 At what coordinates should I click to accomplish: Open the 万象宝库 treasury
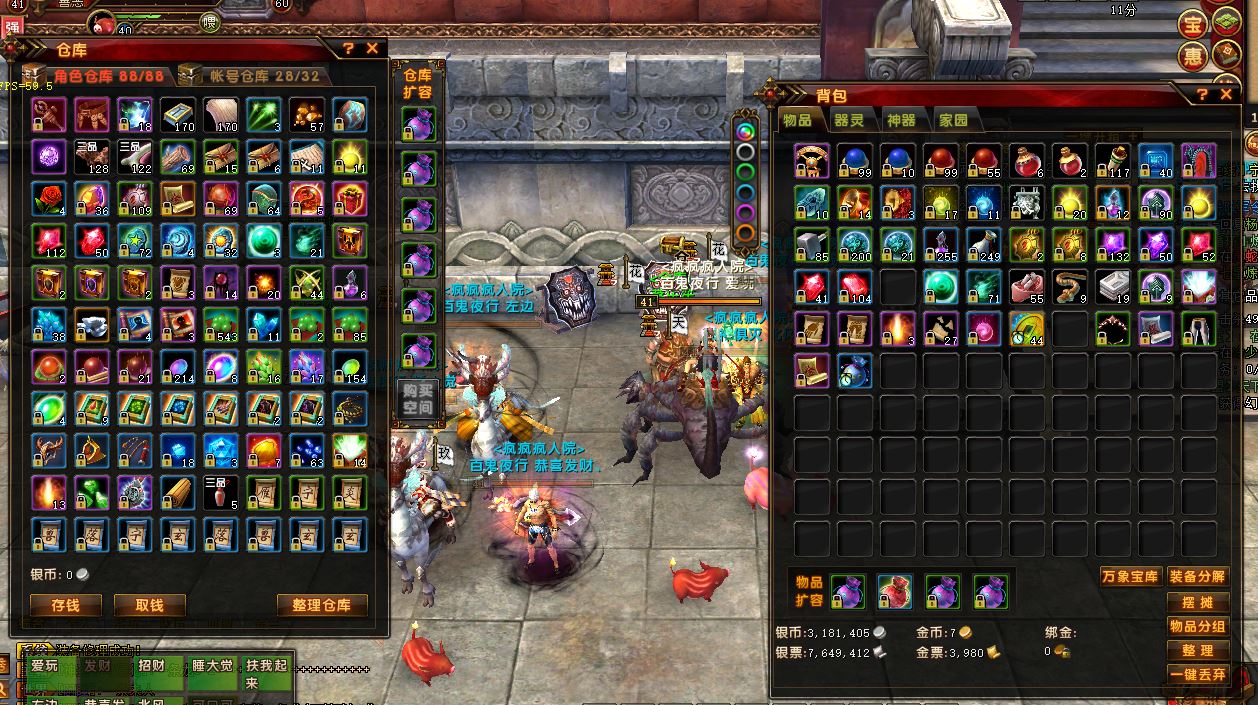tap(1129, 577)
